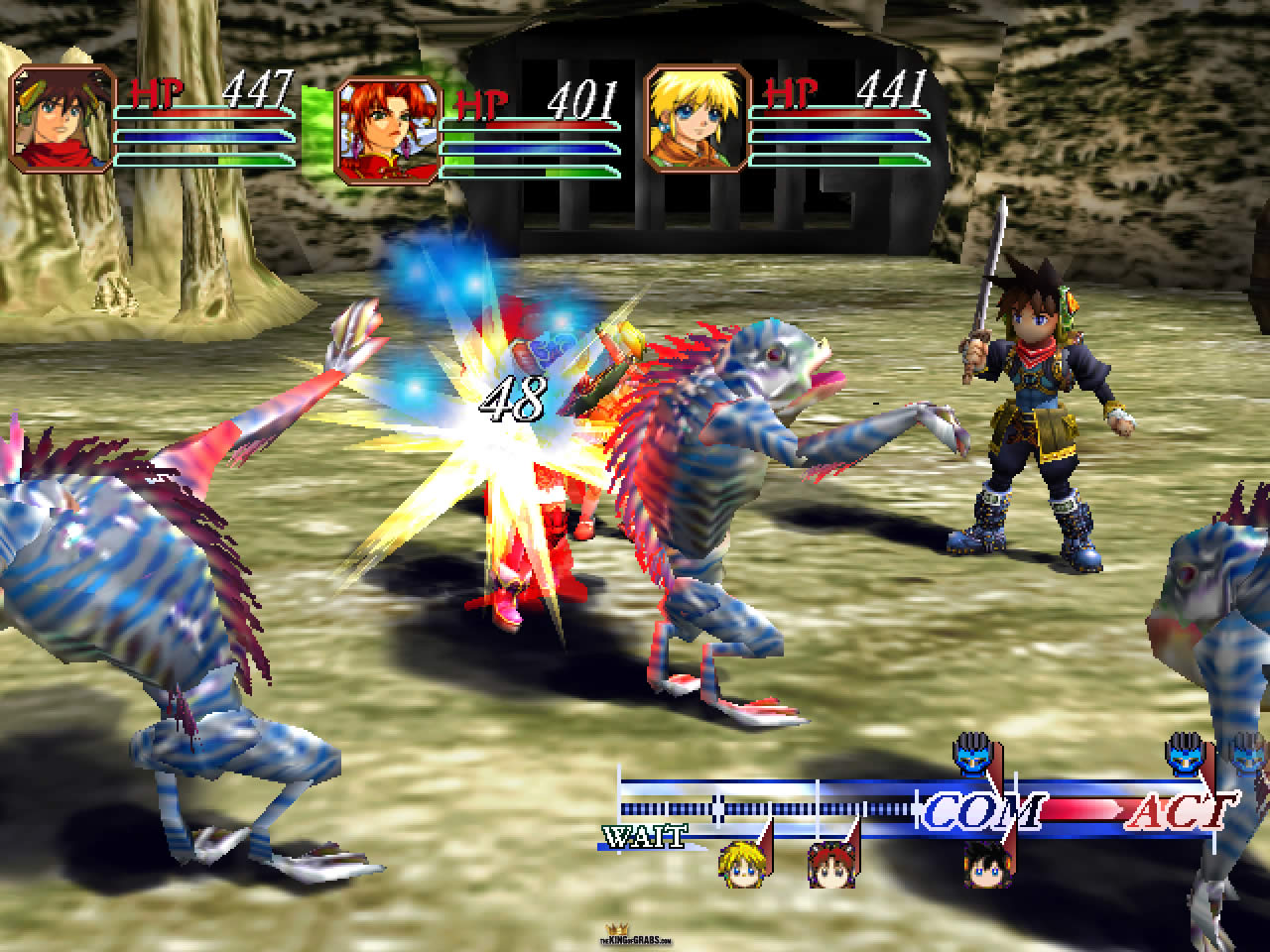Select Ryudo's portrait in the party status
The image size is (1270, 952).
(62, 119)
